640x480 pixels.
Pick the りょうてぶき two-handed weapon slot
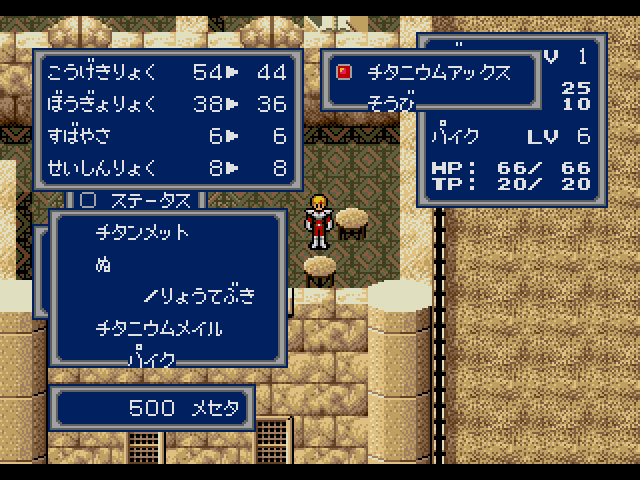pos(200,296)
